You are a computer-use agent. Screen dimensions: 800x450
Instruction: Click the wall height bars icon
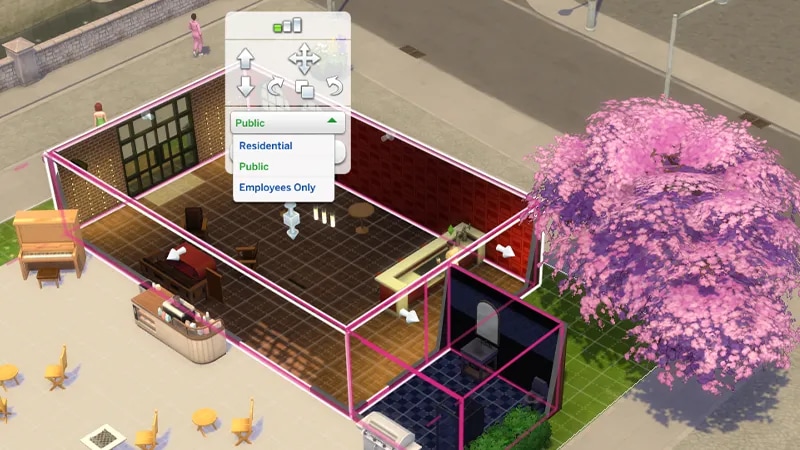point(288,25)
